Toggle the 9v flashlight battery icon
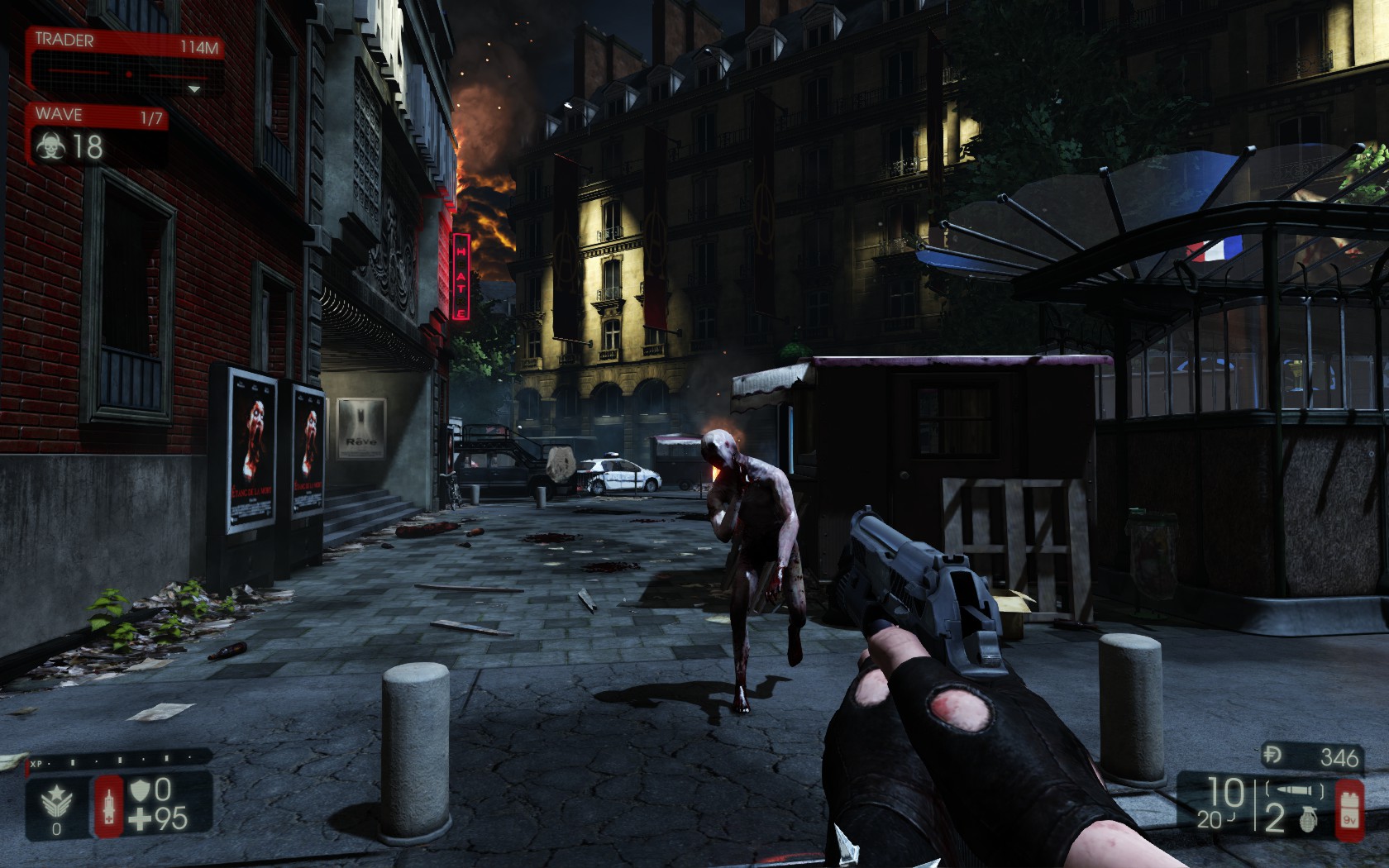1389x868 pixels. pyautogui.click(x=1349, y=809)
